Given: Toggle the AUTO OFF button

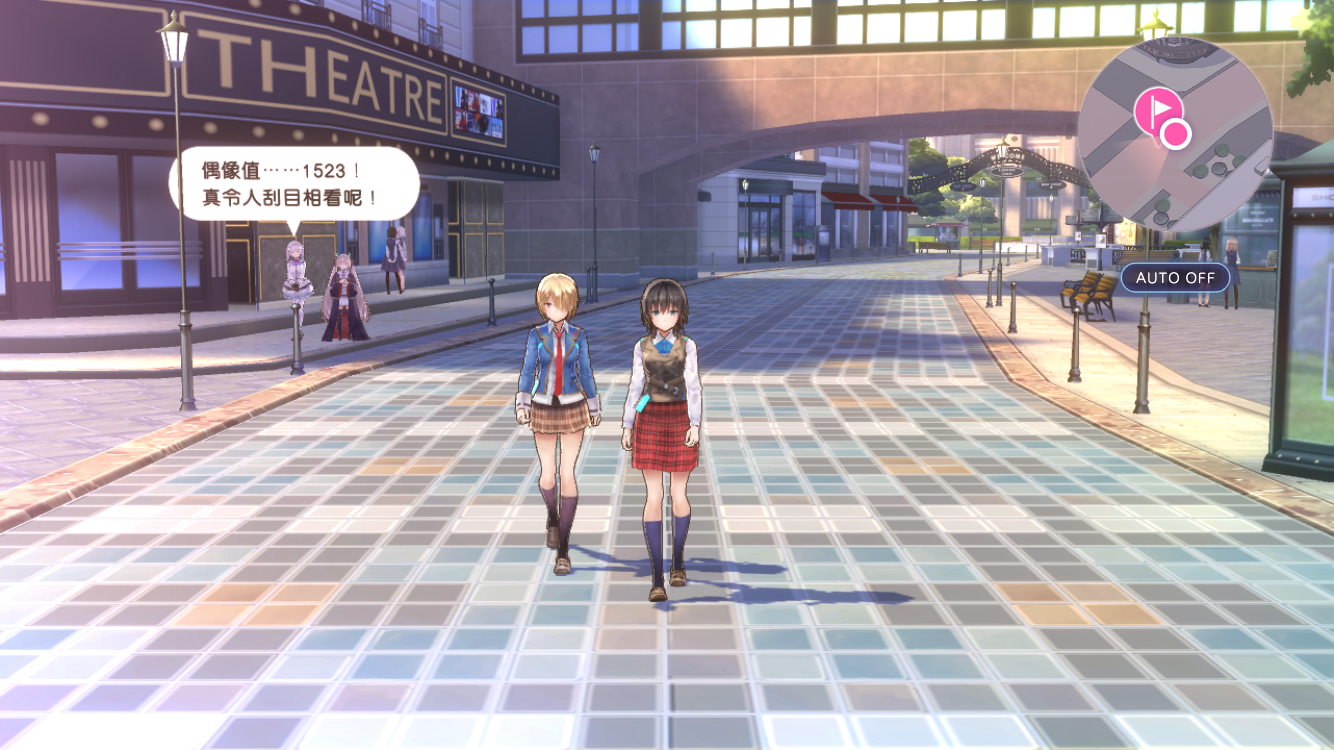Looking at the screenshot, I should click(1175, 277).
